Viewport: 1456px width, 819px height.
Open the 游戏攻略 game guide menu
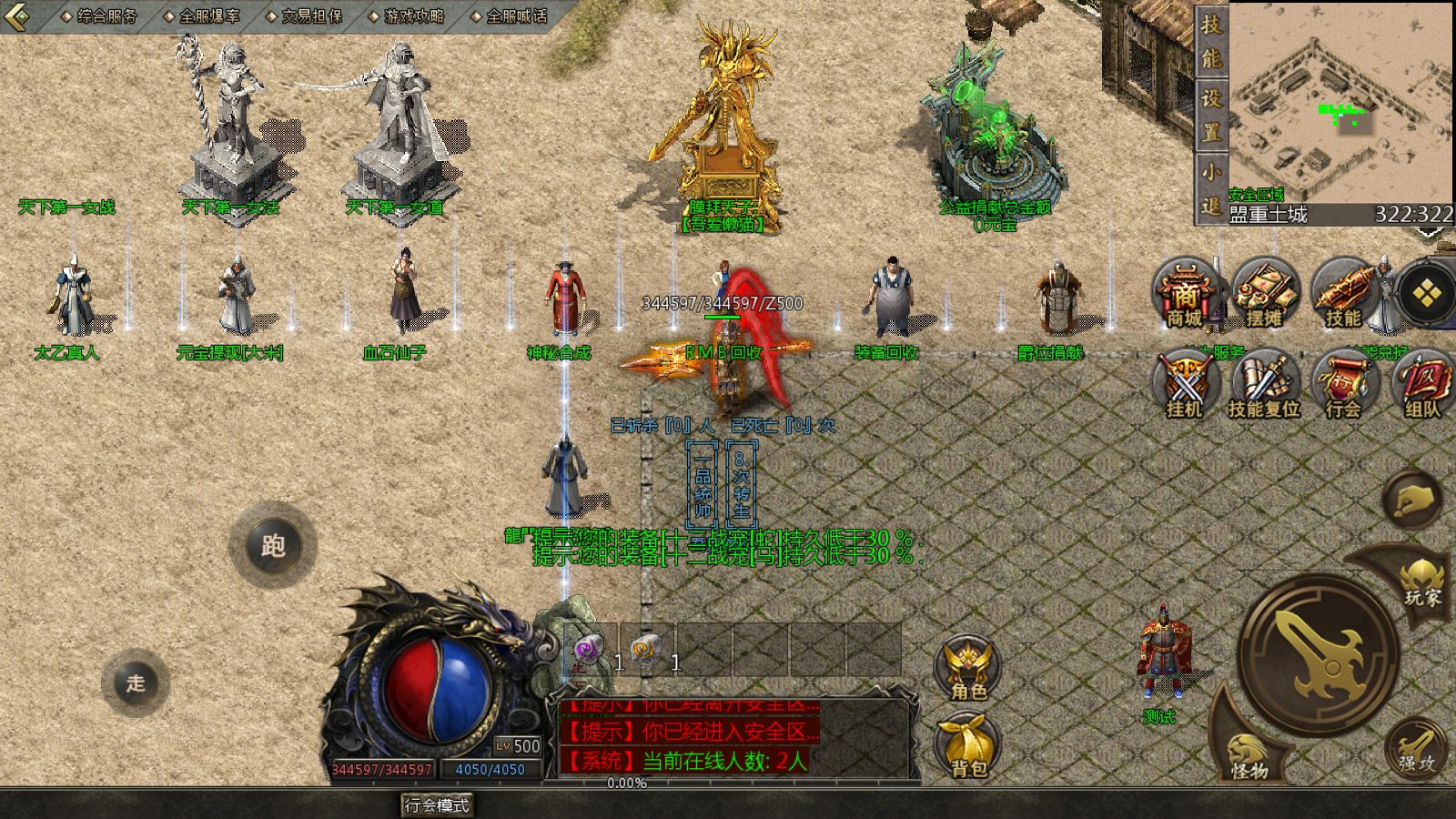tap(407, 16)
